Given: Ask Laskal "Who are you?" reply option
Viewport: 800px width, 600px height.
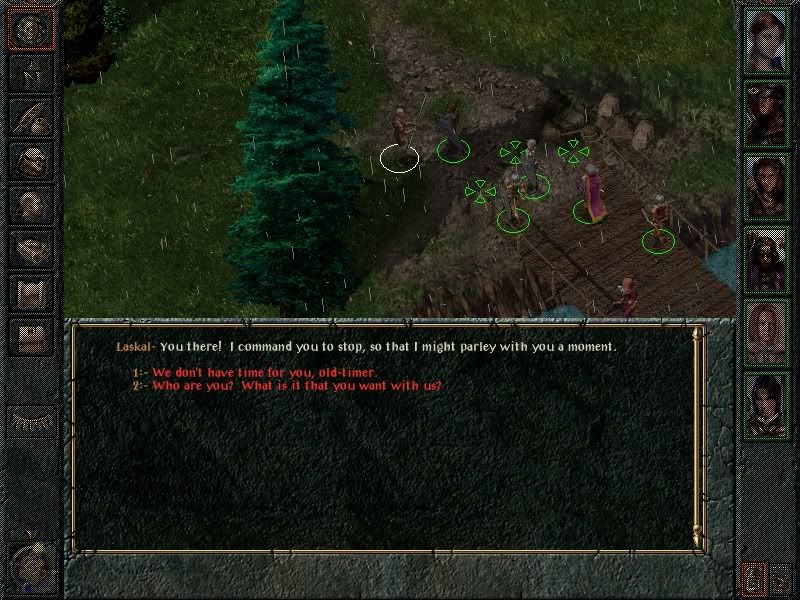Looking at the screenshot, I should pyautogui.click(x=297, y=386).
